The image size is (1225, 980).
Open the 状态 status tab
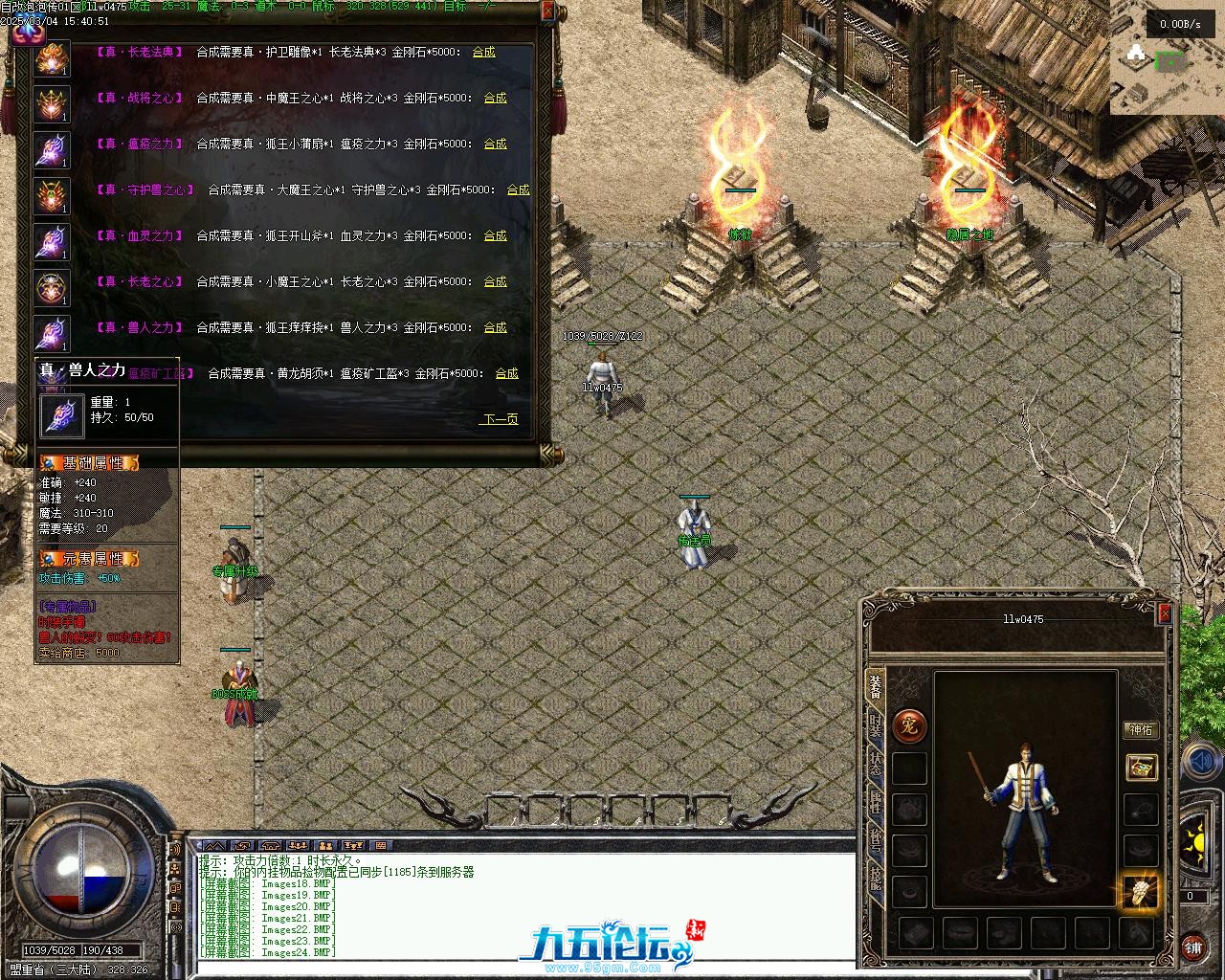click(875, 764)
